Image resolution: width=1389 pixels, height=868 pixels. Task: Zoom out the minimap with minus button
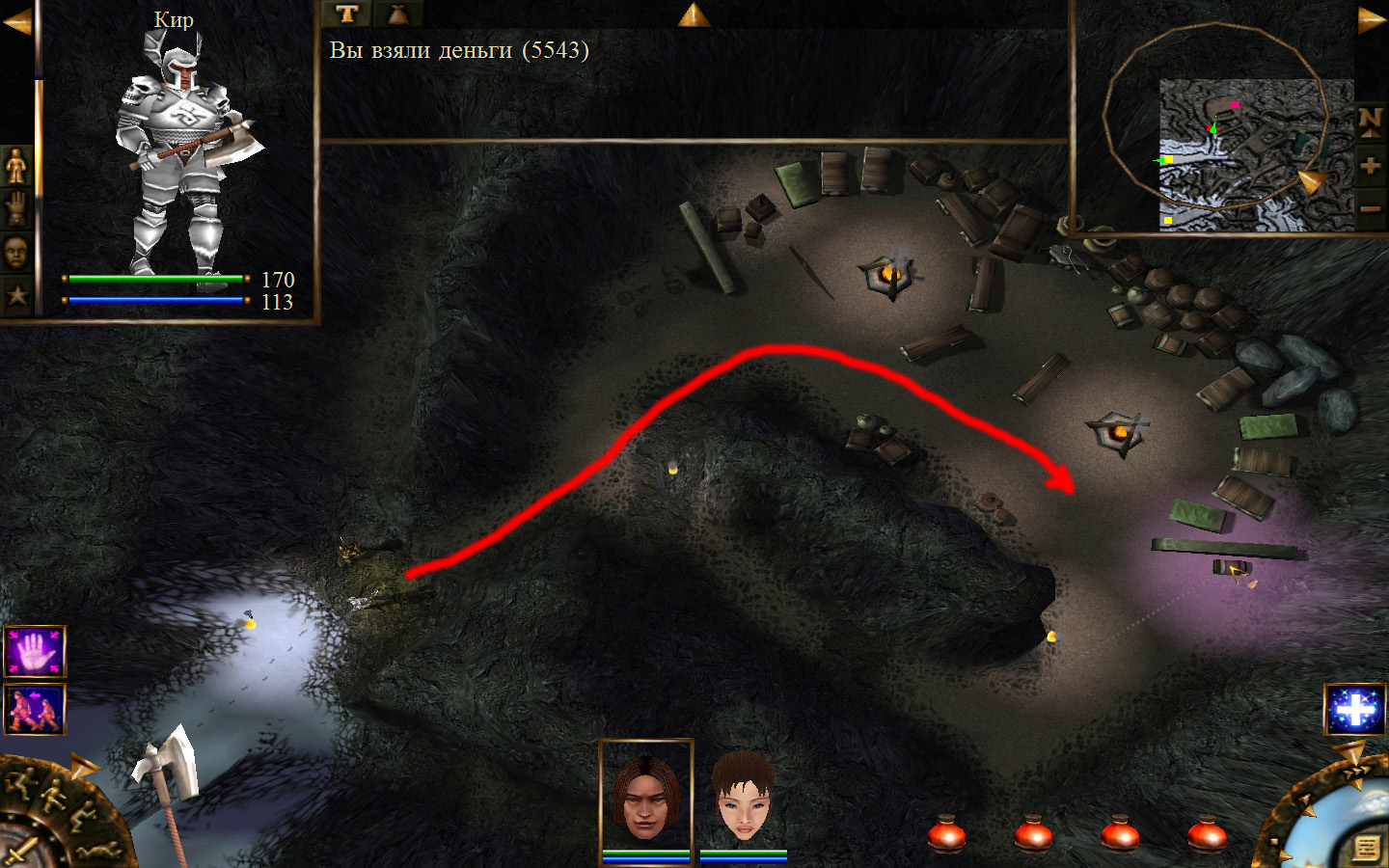[1370, 208]
